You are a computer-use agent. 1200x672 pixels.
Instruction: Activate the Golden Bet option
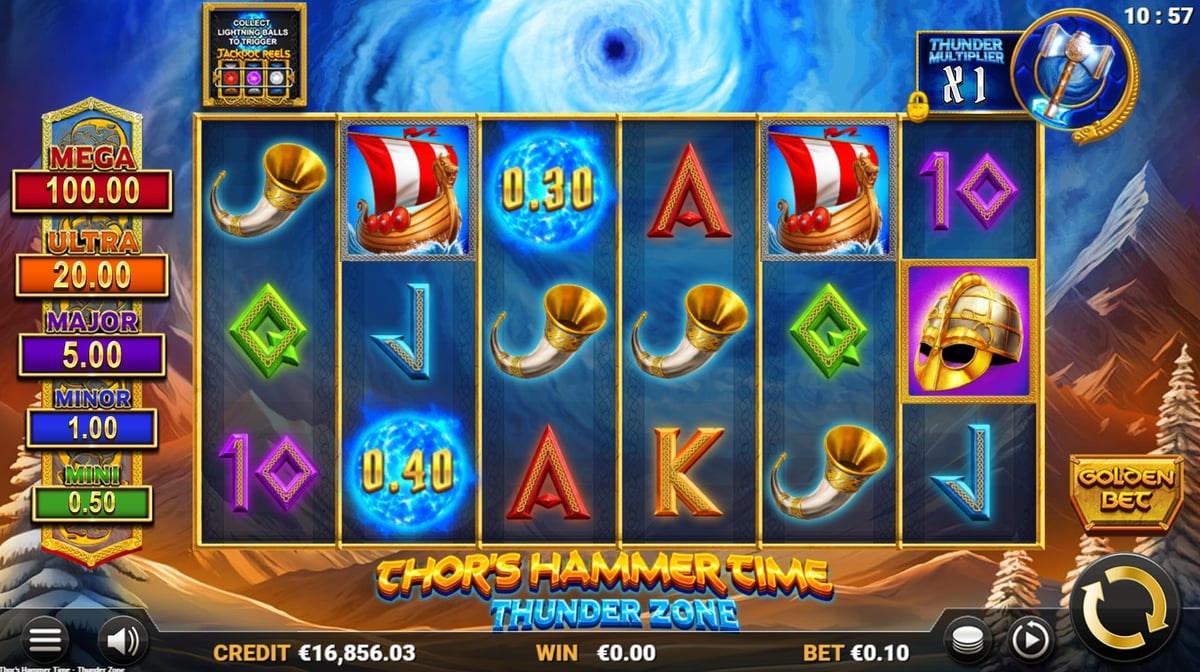[1112, 494]
